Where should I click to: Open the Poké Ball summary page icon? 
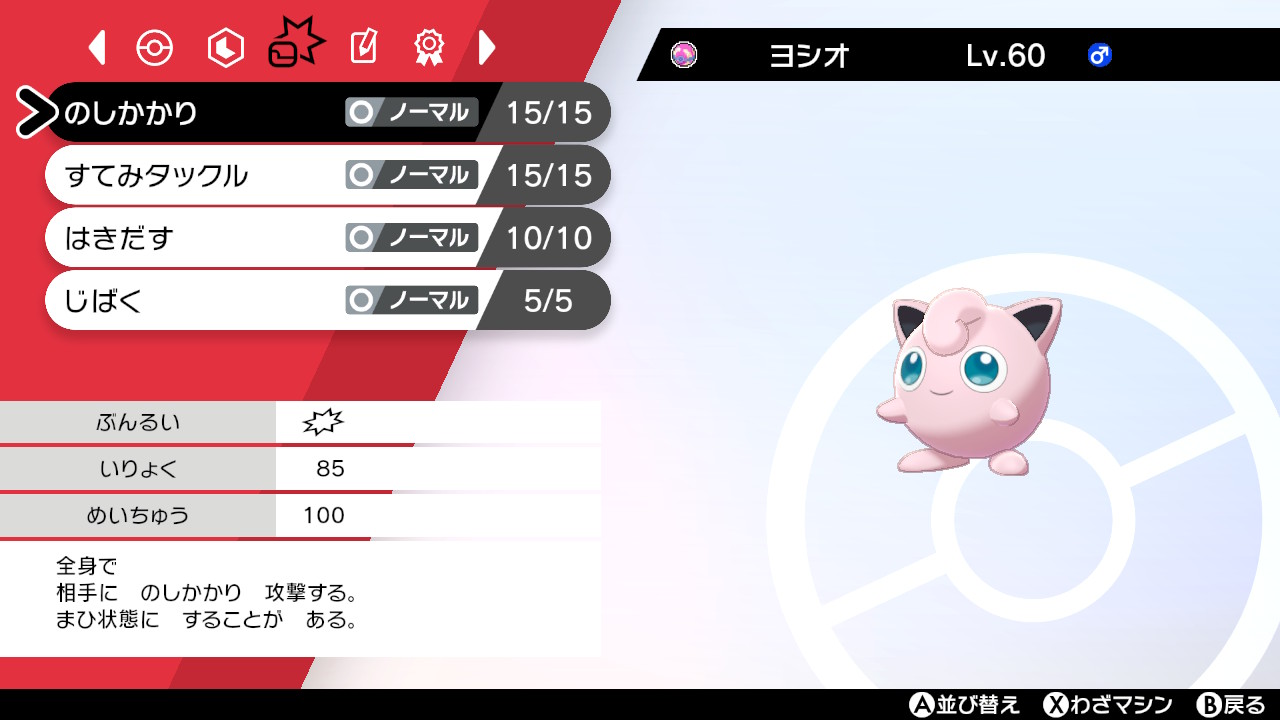[x=155, y=46]
